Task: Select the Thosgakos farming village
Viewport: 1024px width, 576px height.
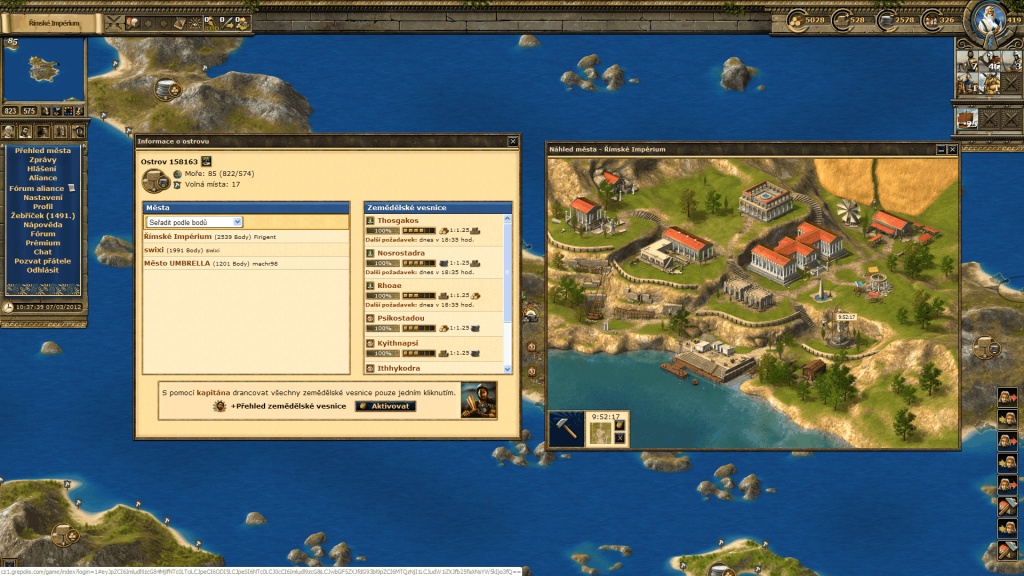Action: 397,220
